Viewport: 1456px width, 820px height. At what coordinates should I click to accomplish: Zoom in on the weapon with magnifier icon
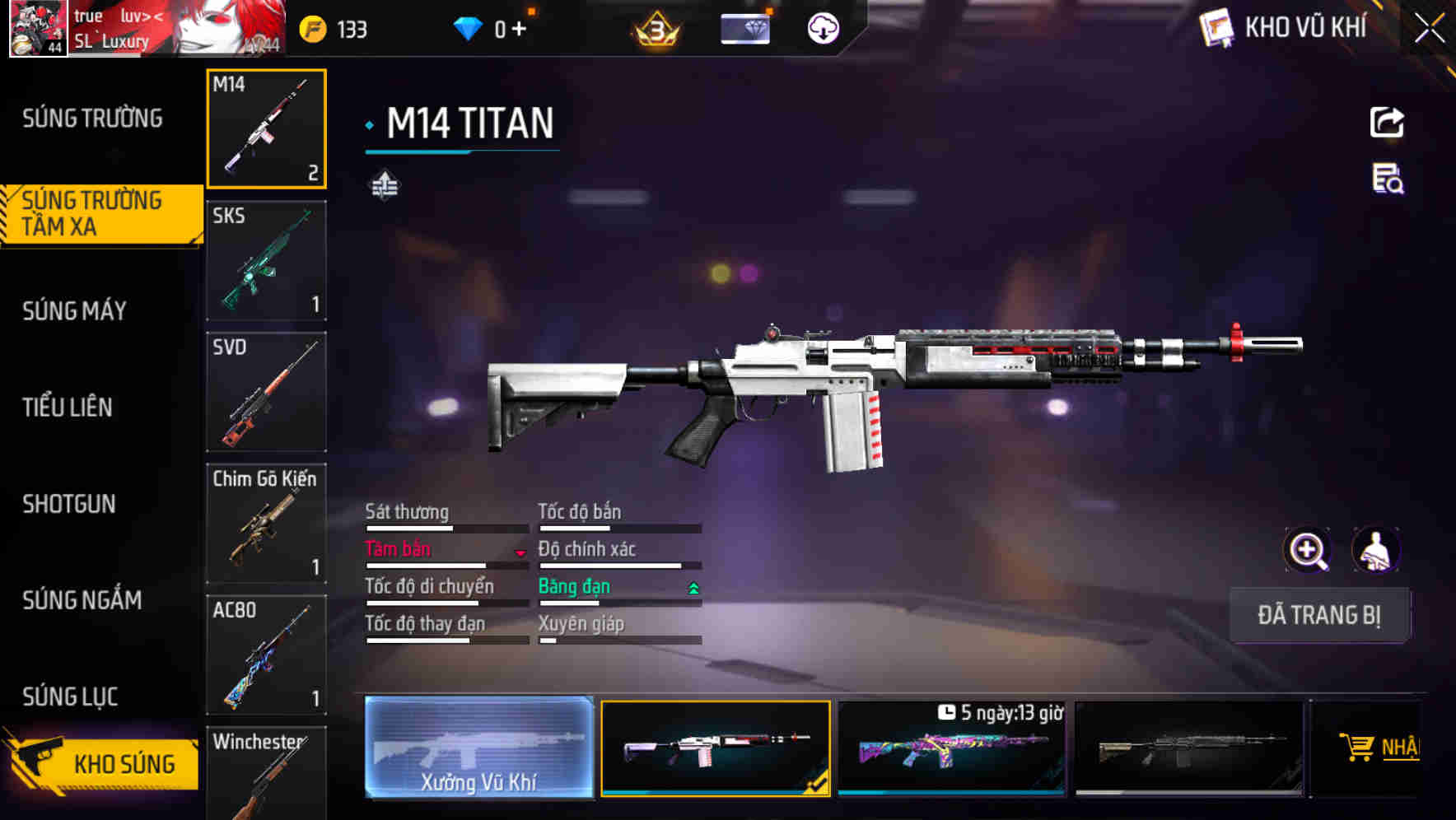tap(1307, 550)
